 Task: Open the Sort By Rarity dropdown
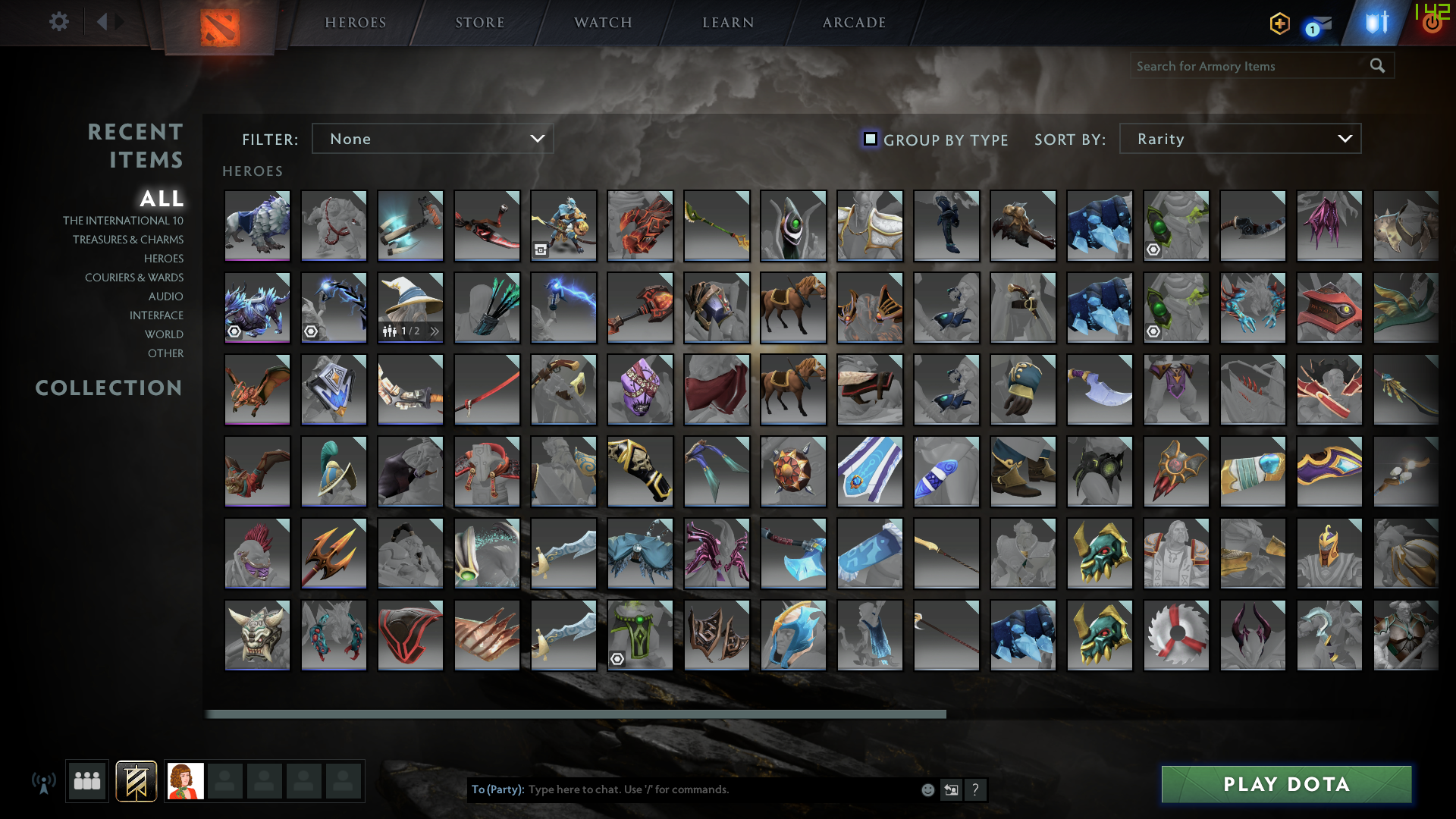point(1239,139)
